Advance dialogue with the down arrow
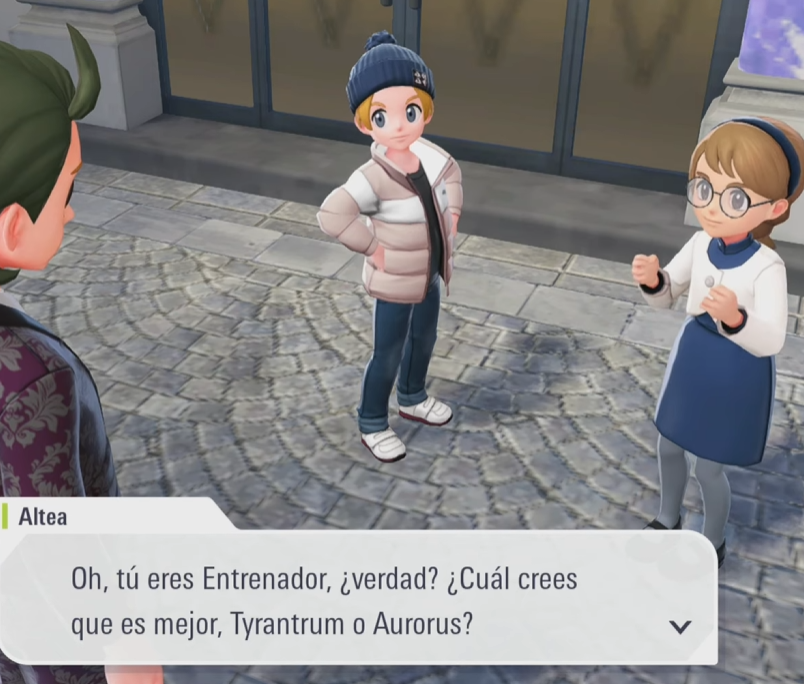 [x=680, y=627]
